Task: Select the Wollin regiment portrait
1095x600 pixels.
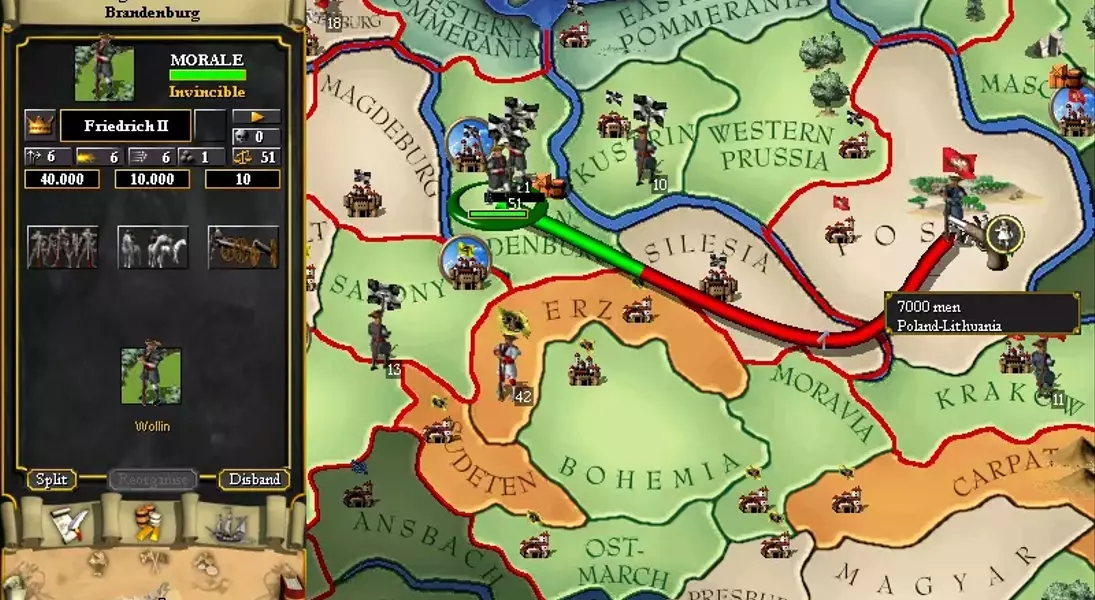Action: point(151,376)
